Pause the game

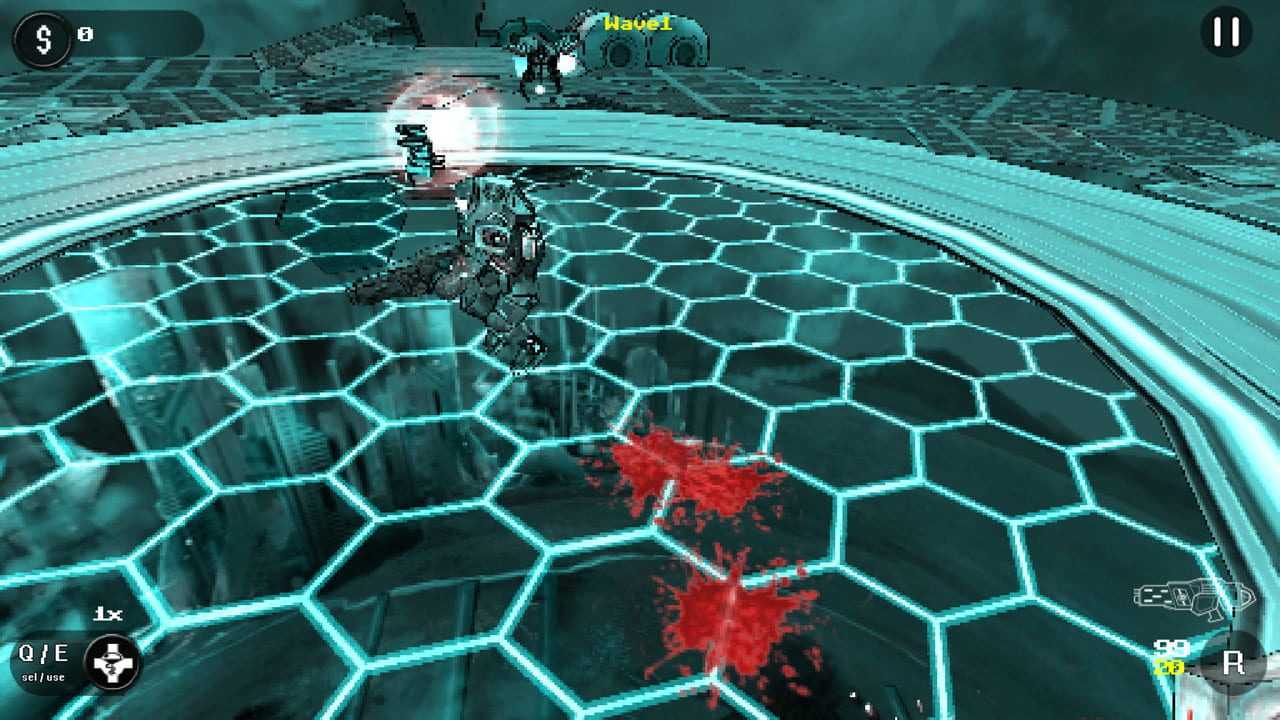(1225, 33)
